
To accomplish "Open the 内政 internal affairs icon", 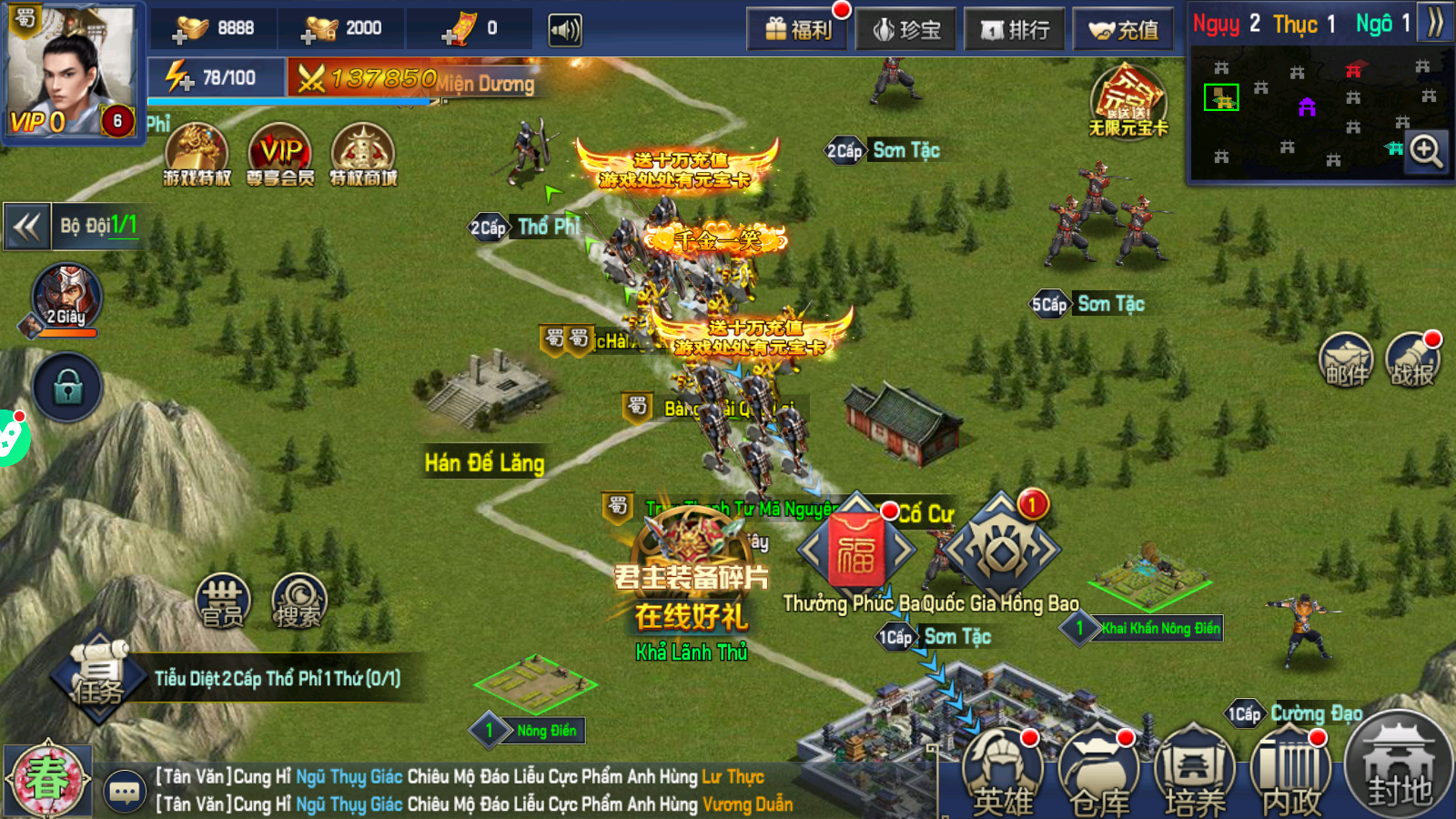I will pyautogui.click(x=1292, y=771).
